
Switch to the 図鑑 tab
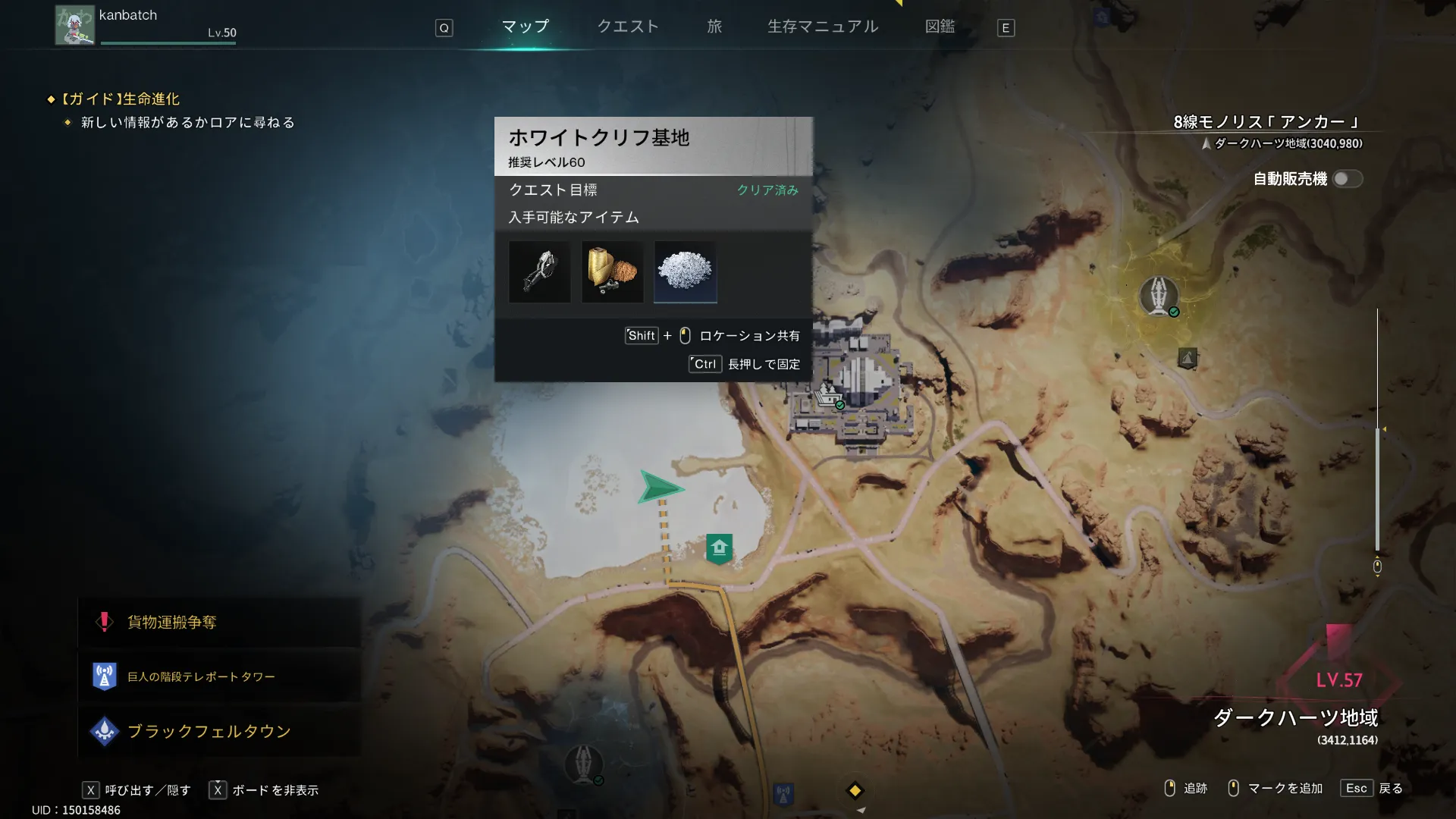tap(940, 27)
